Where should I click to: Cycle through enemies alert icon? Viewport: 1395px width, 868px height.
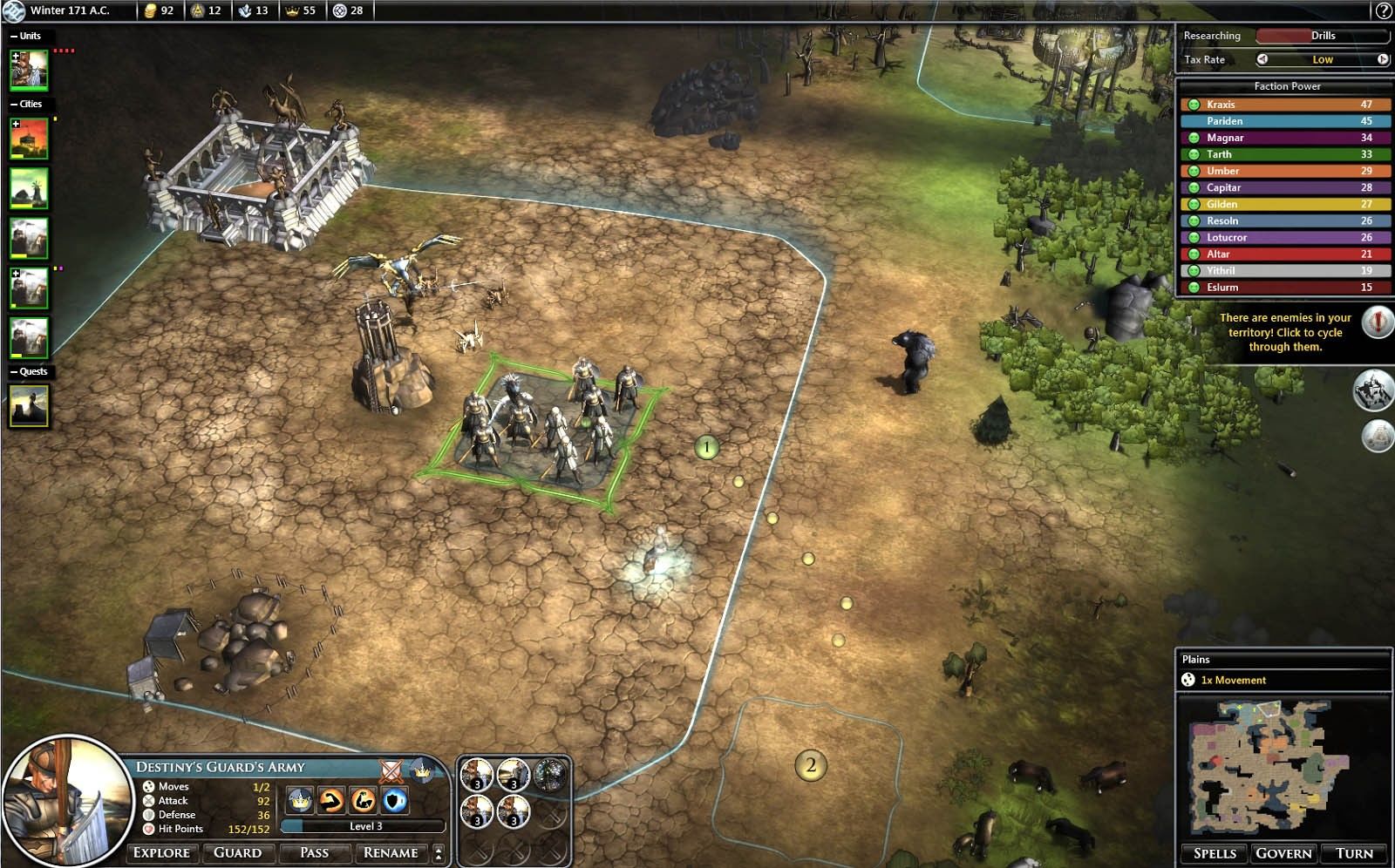tap(1377, 322)
